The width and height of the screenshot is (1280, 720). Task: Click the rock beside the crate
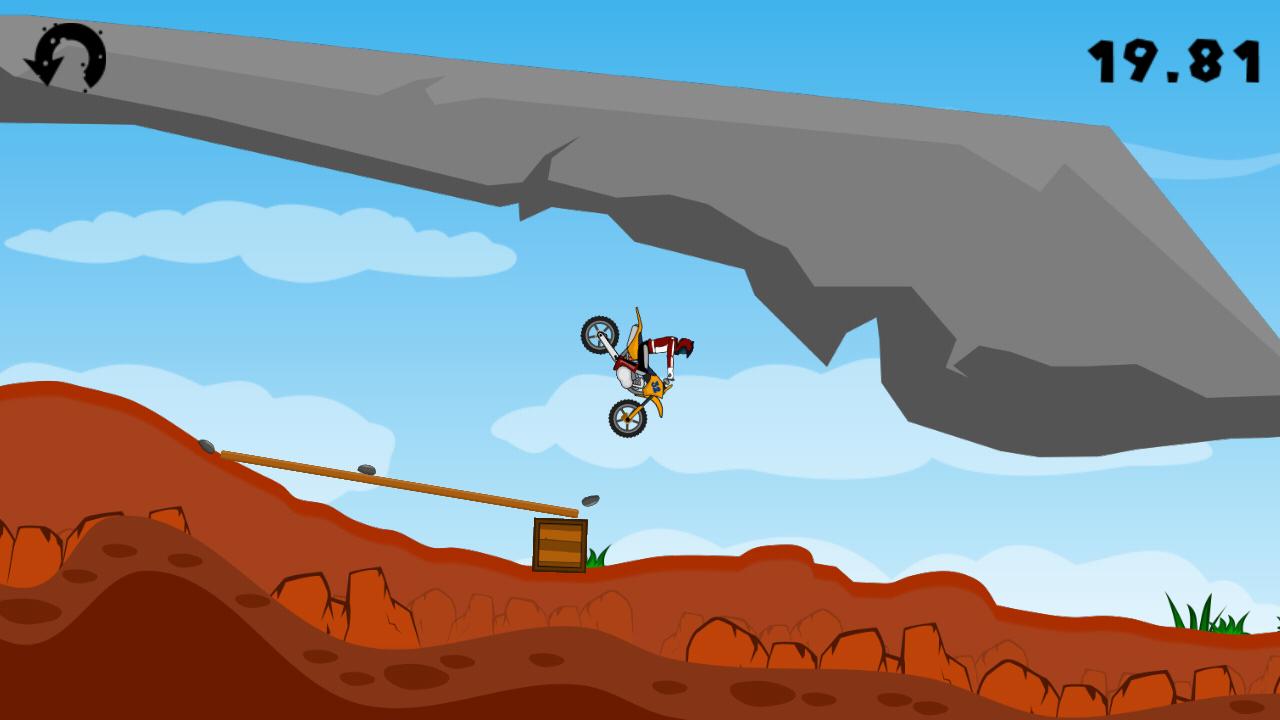tap(591, 499)
